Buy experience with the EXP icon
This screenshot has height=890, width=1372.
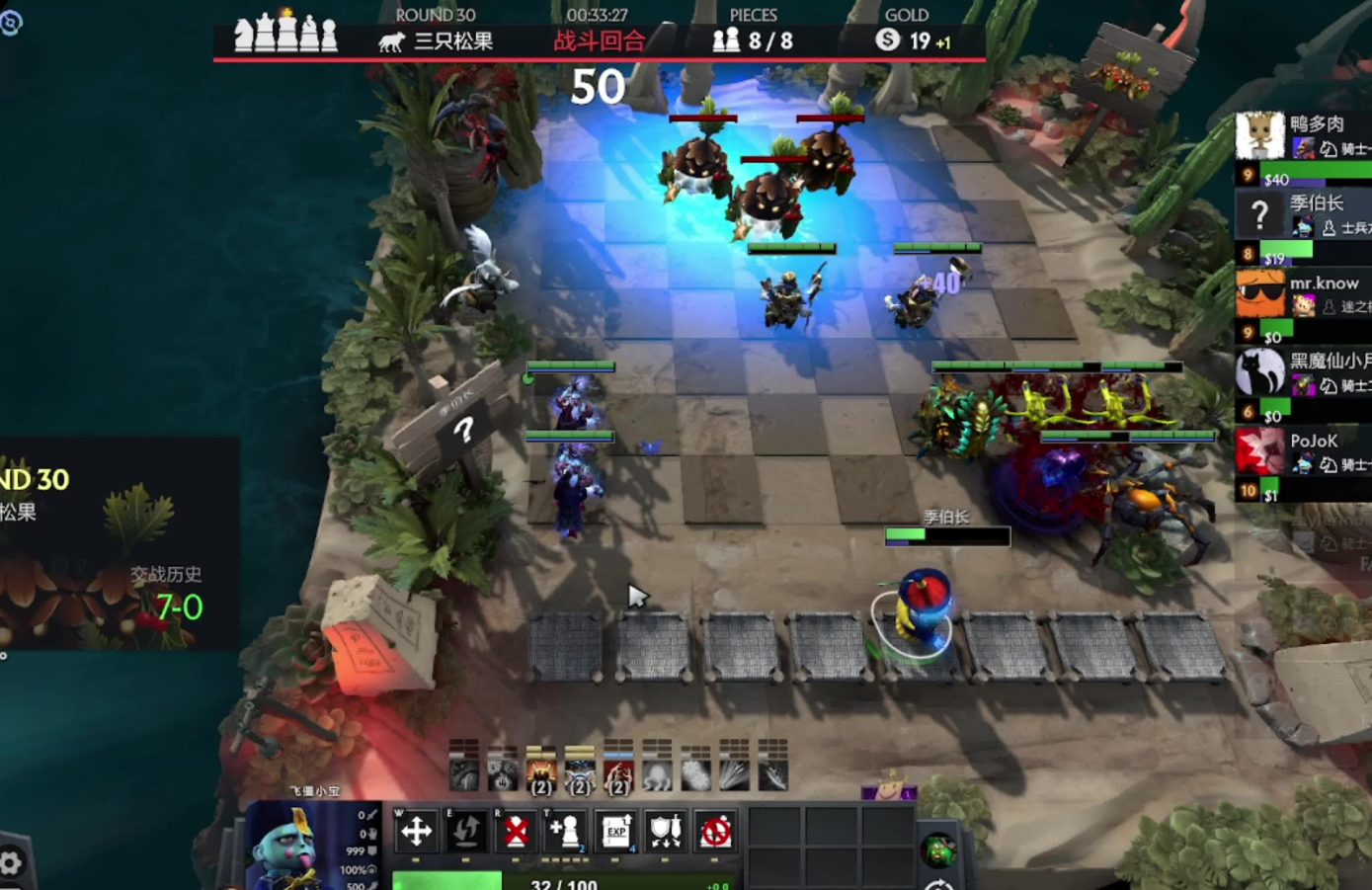point(616,831)
